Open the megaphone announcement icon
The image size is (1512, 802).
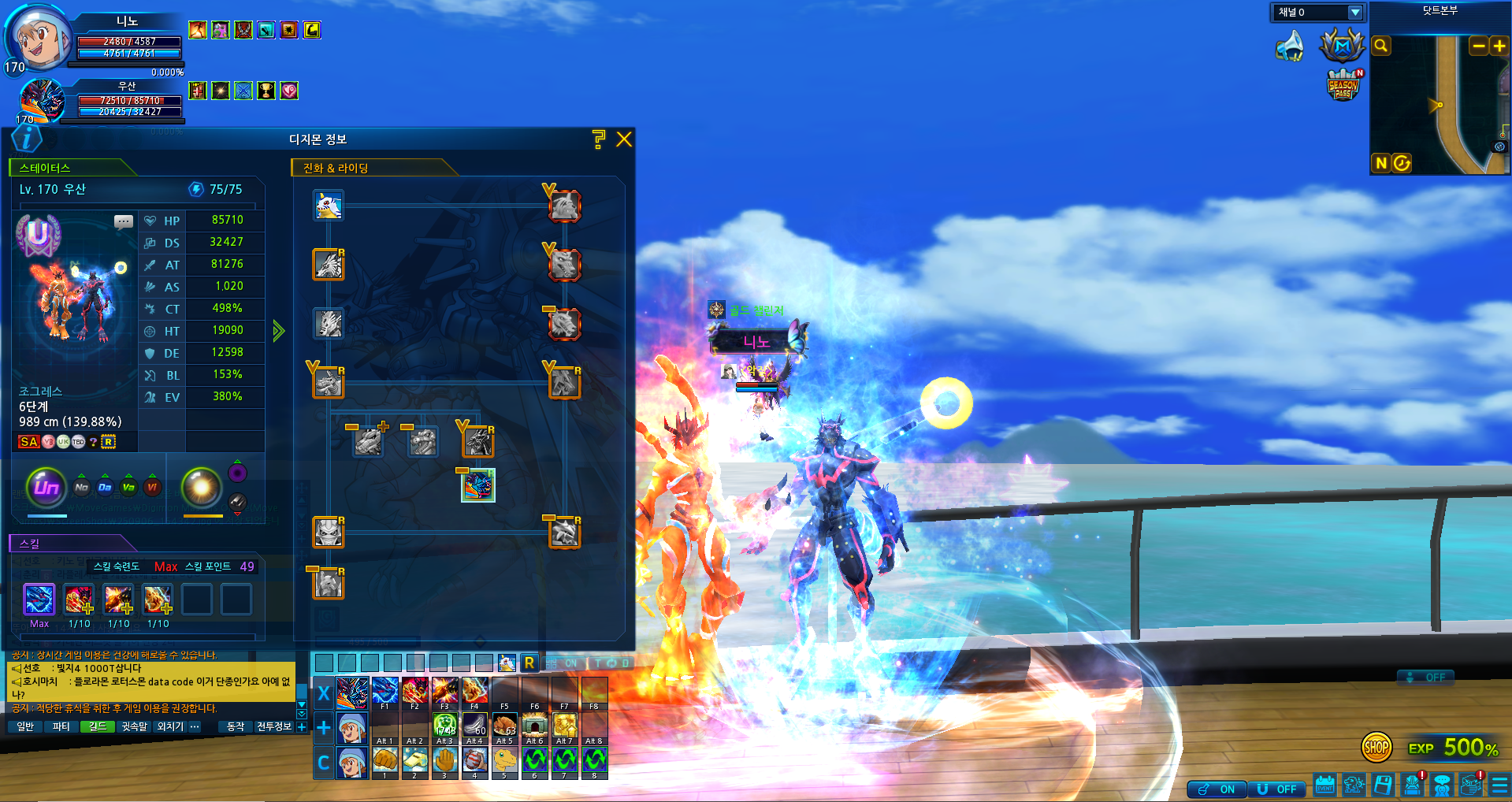(1290, 46)
